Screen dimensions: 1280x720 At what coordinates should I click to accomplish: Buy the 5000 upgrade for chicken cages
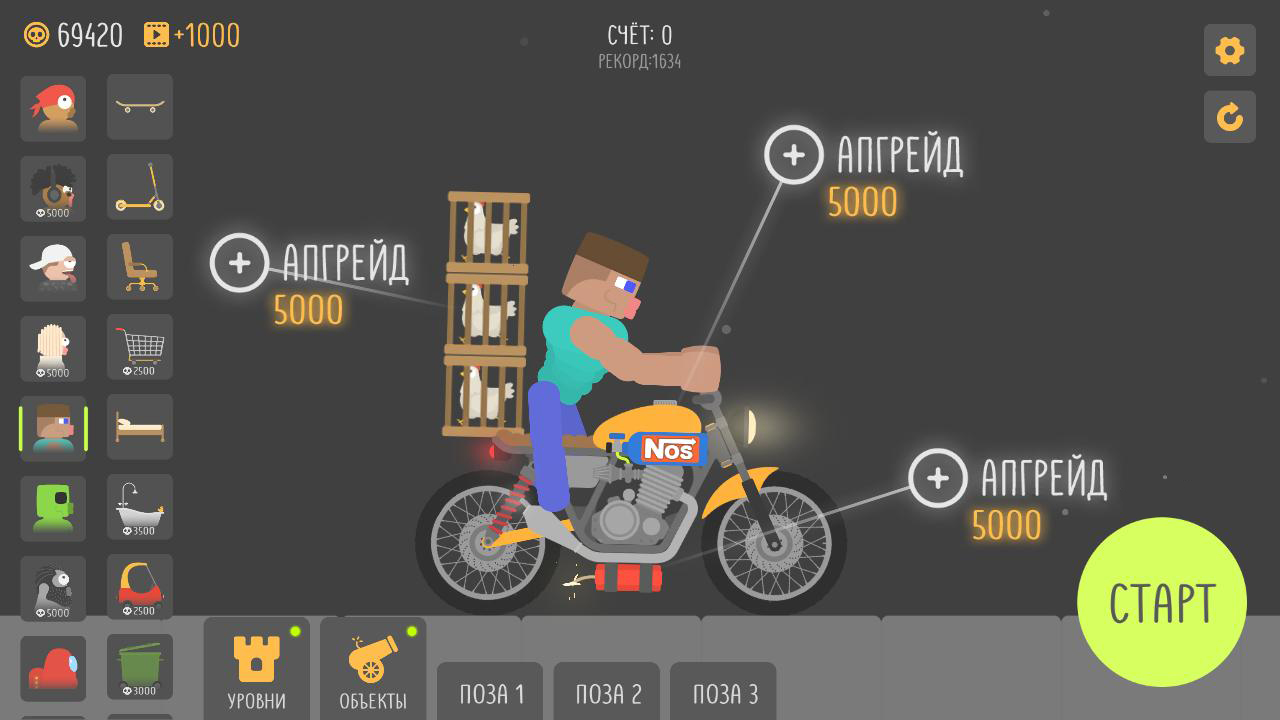click(239, 264)
